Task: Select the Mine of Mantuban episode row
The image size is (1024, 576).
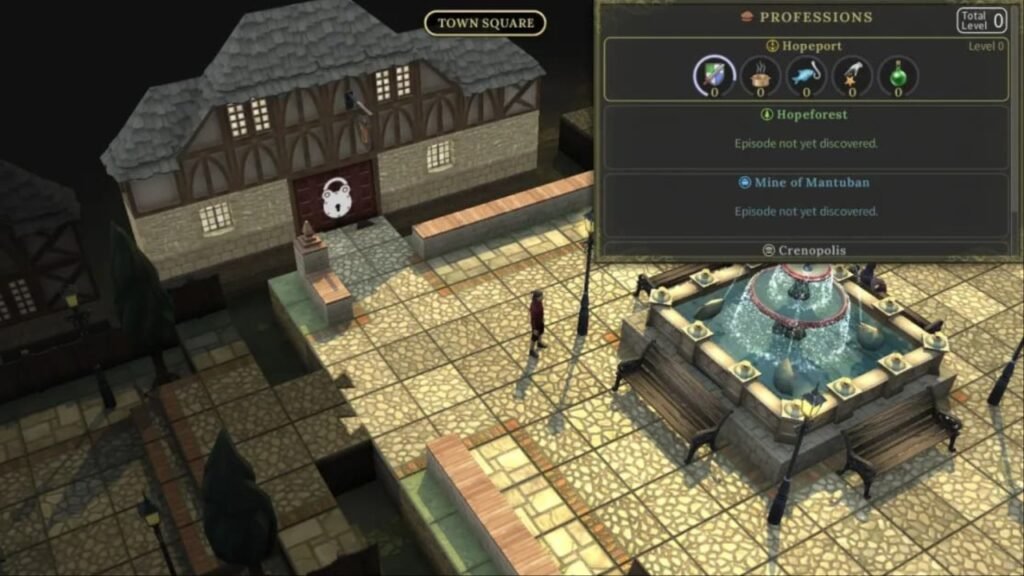Action: click(x=805, y=203)
